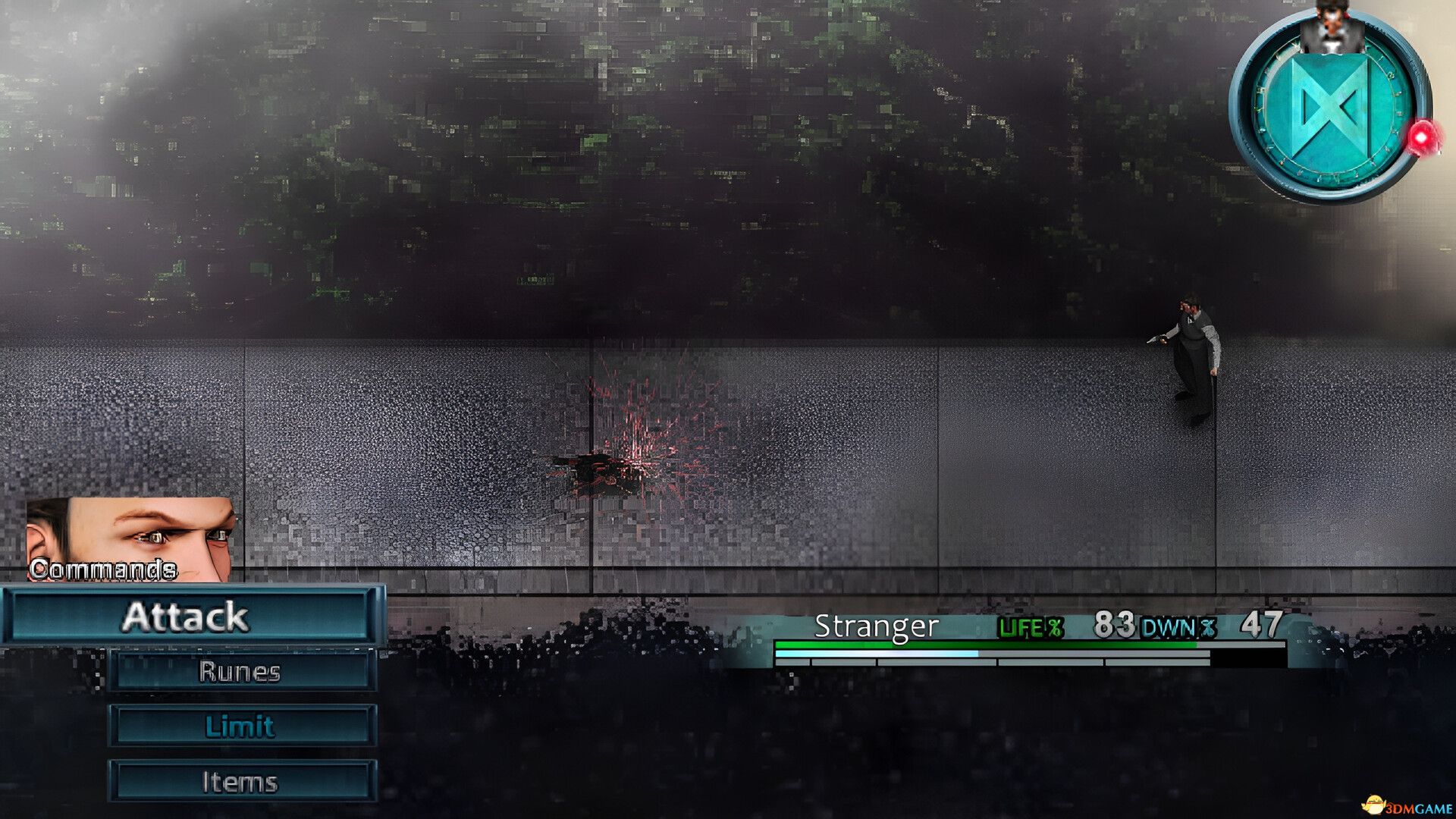
Task: Click the Commands panel header
Action: (102, 568)
